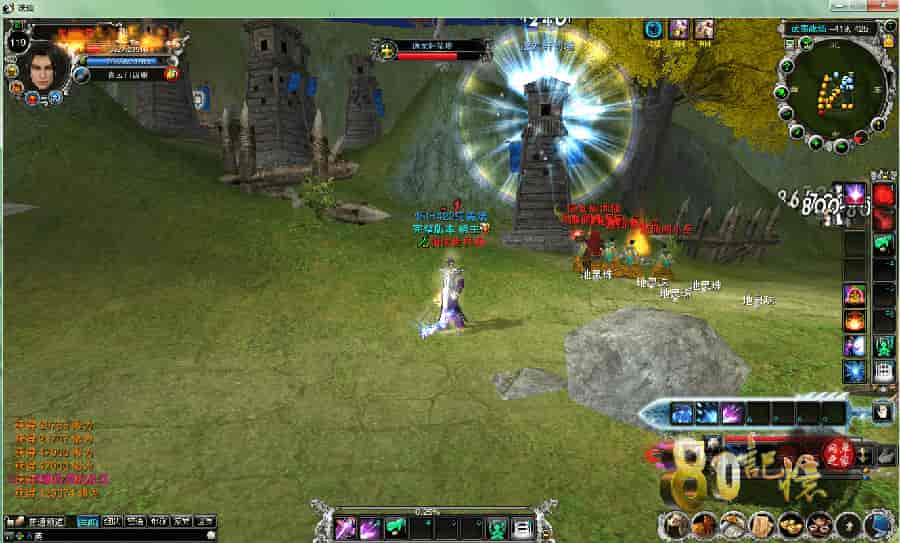Click the blue boot icon in bottom-right corner
The height and width of the screenshot is (543, 900).
click(x=878, y=524)
